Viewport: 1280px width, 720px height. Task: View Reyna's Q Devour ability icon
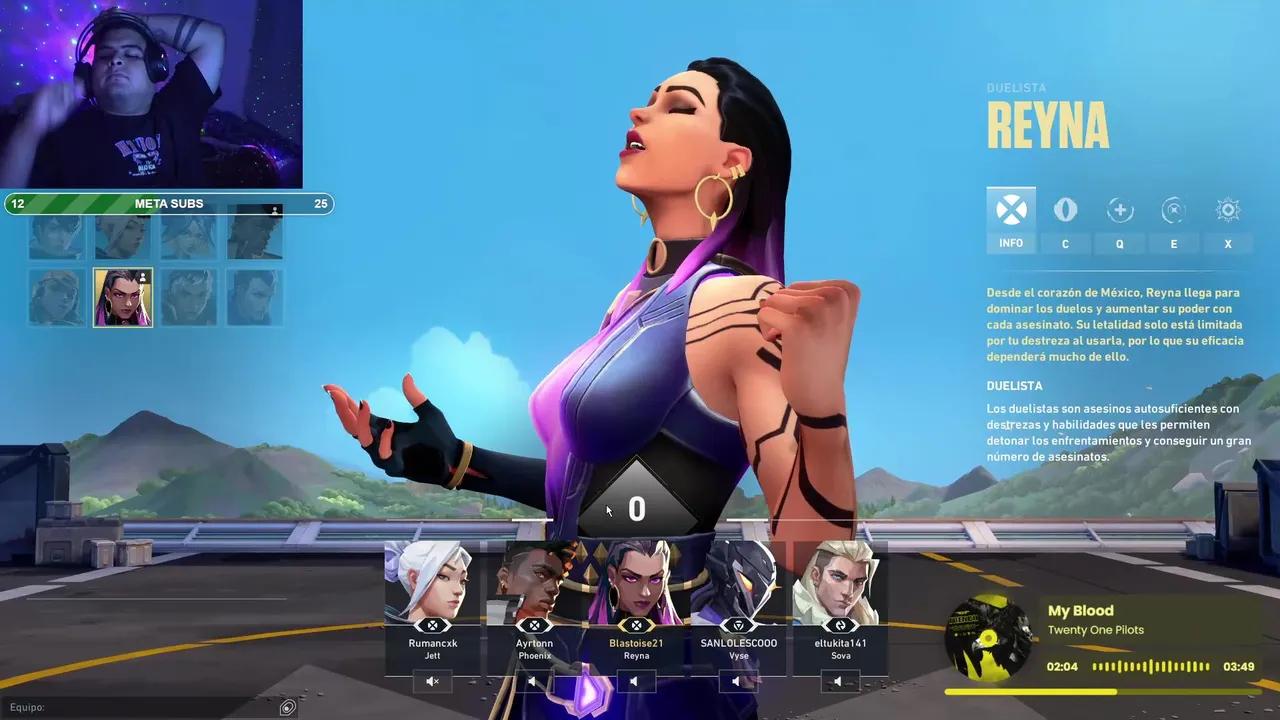tap(1120, 210)
